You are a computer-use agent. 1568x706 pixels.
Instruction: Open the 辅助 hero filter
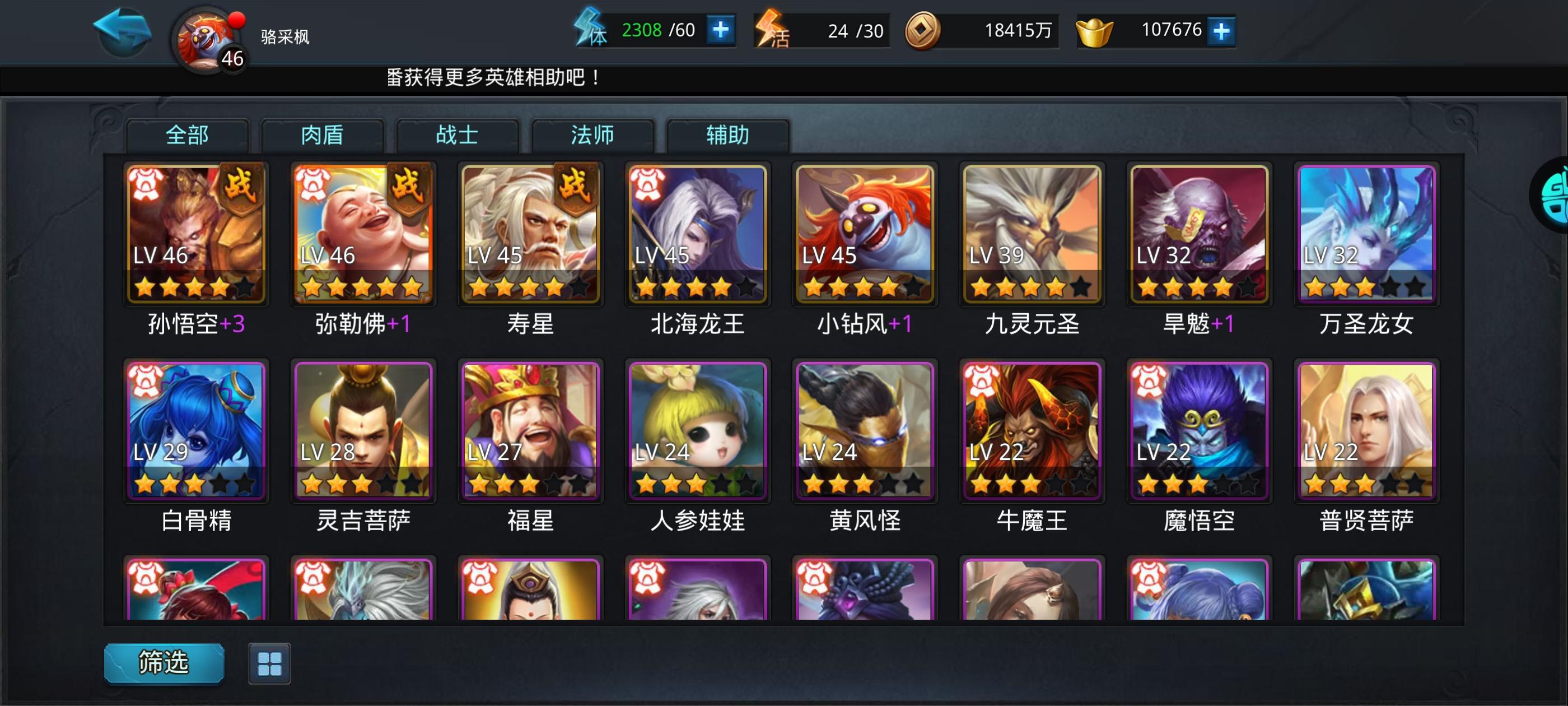click(728, 135)
